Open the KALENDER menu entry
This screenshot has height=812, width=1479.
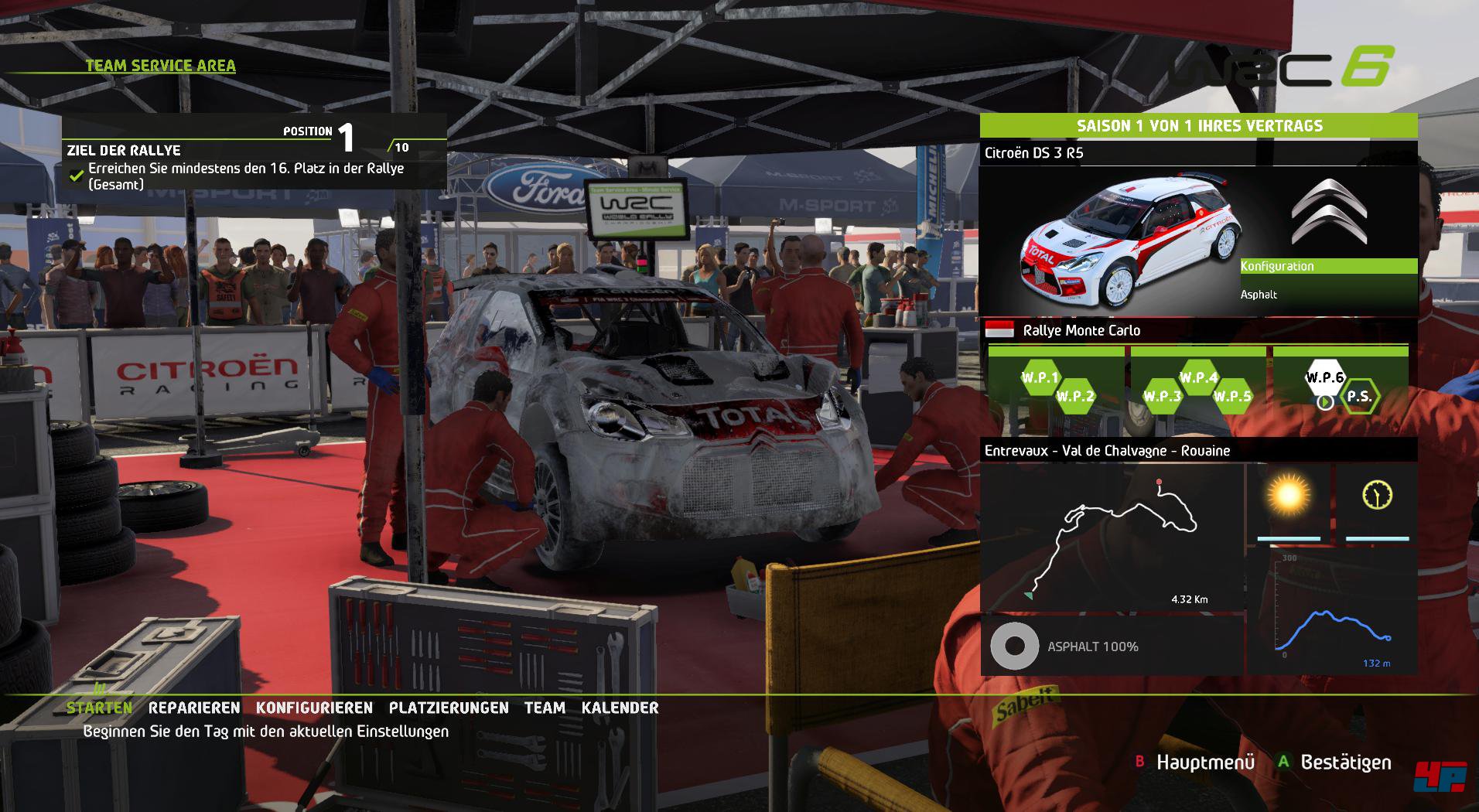tap(620, 708)
